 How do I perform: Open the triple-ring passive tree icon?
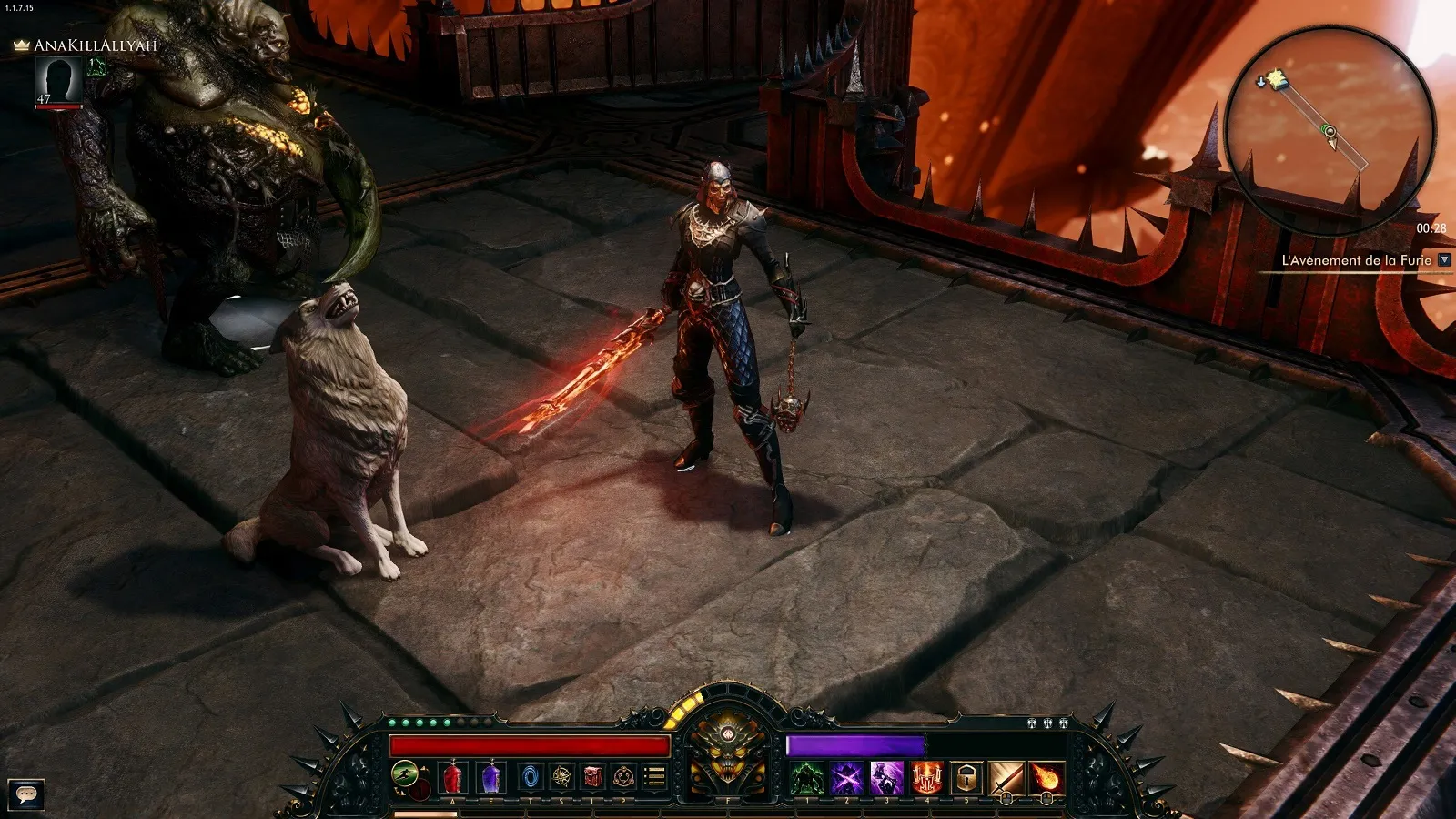[x=623, y=777]
